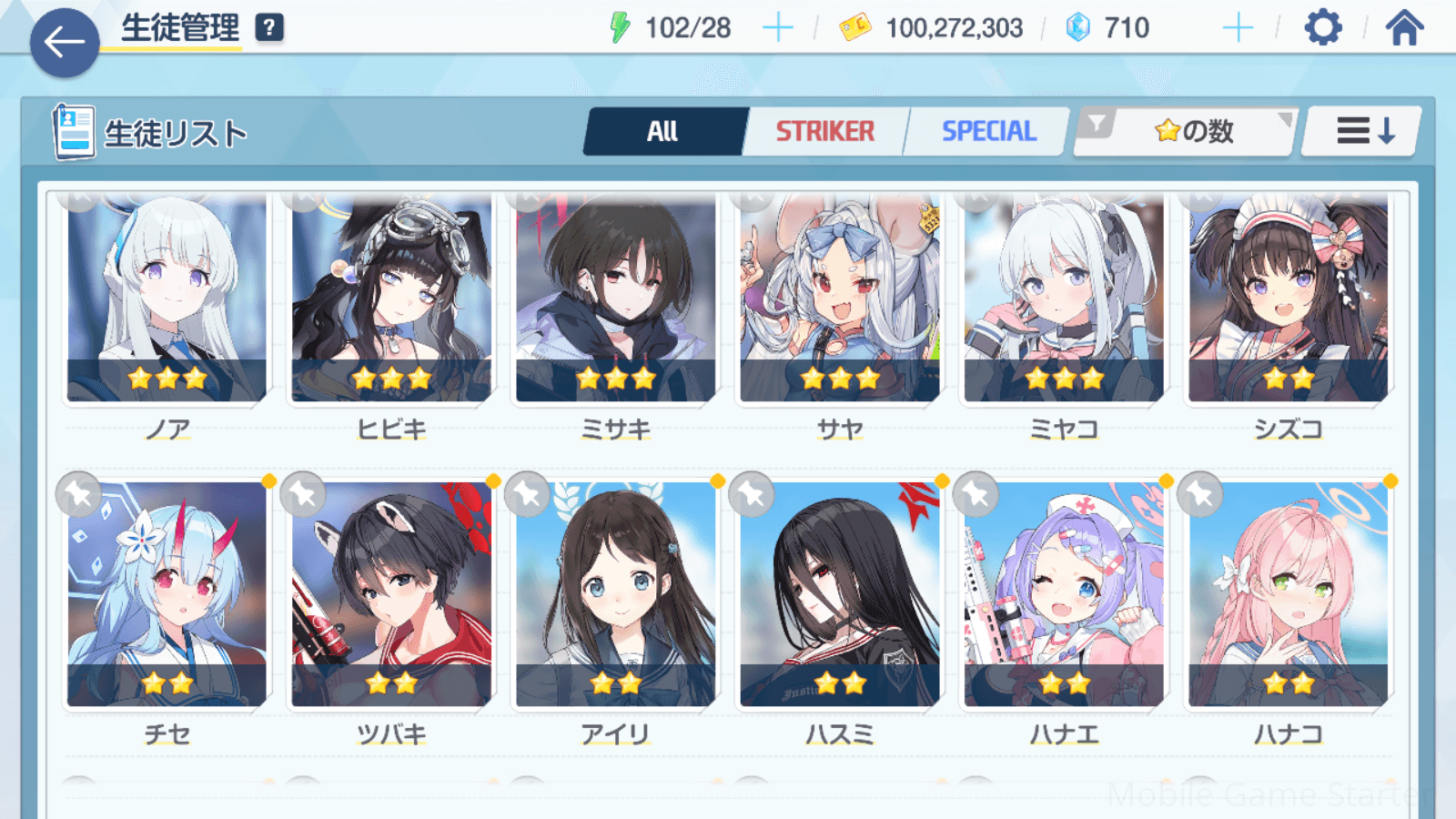
Task: Go back with the arrow button
Action: point(65,42)
